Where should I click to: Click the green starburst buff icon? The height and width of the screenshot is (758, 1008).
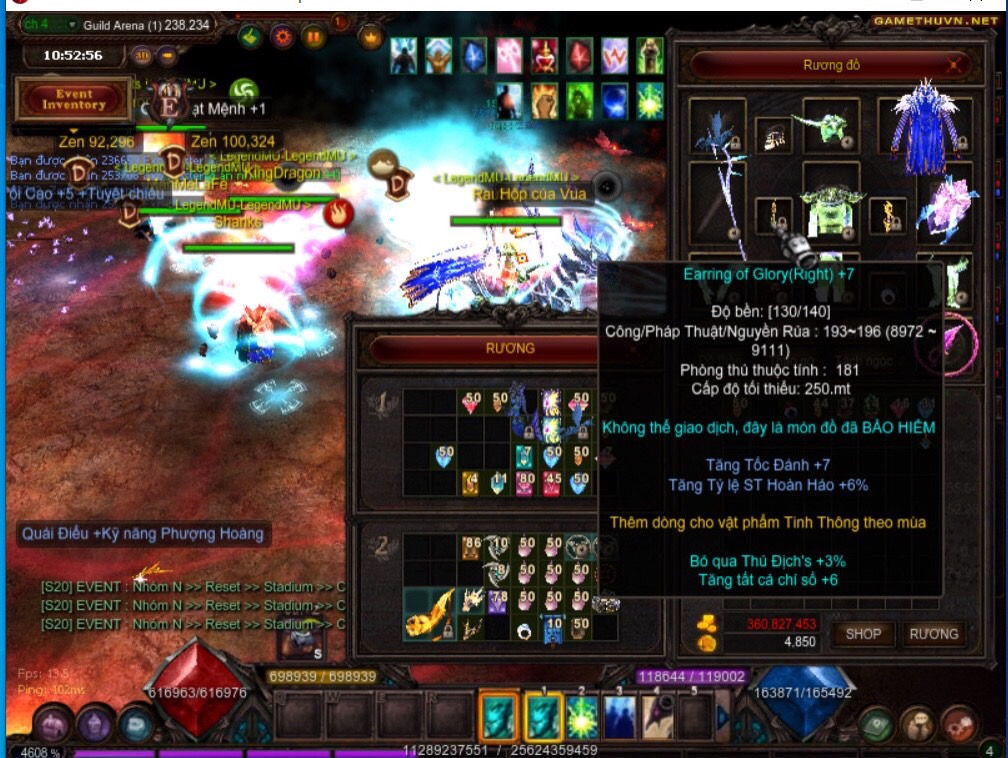[651, 99]
